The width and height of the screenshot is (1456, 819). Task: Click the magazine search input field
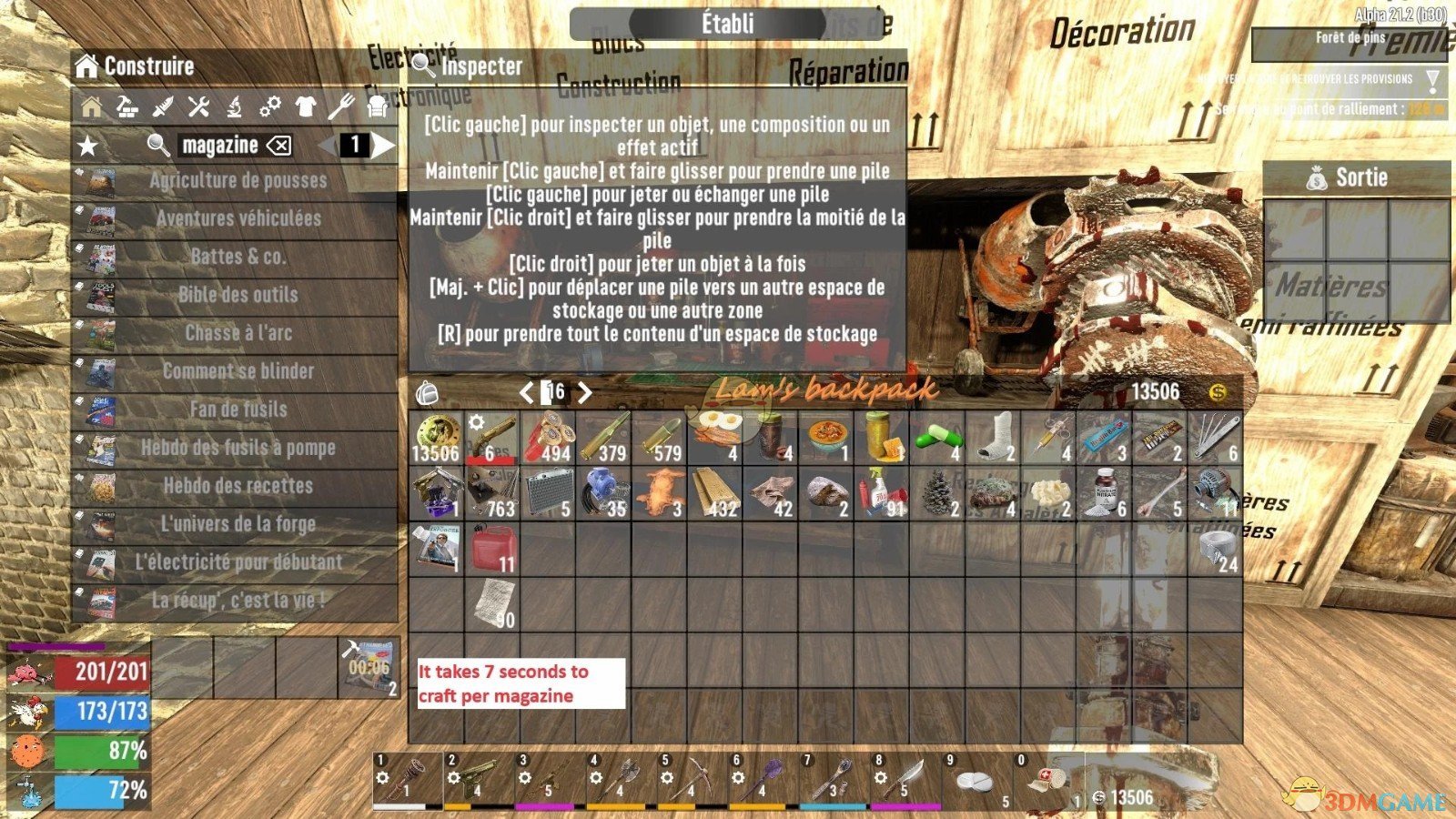[x=218, y=144]
